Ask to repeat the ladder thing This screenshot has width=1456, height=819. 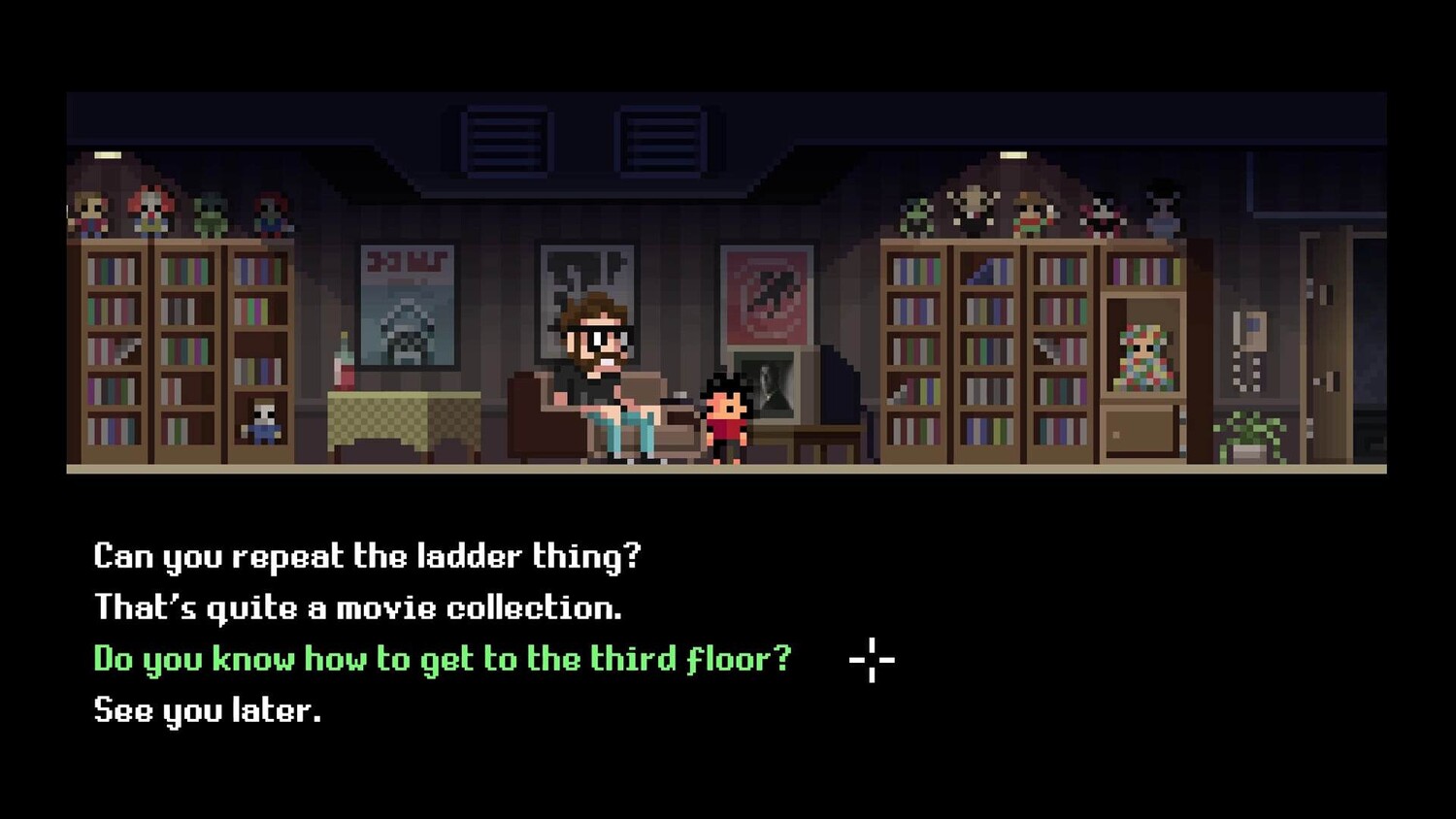pyautogui.click(x=367, y=556)
